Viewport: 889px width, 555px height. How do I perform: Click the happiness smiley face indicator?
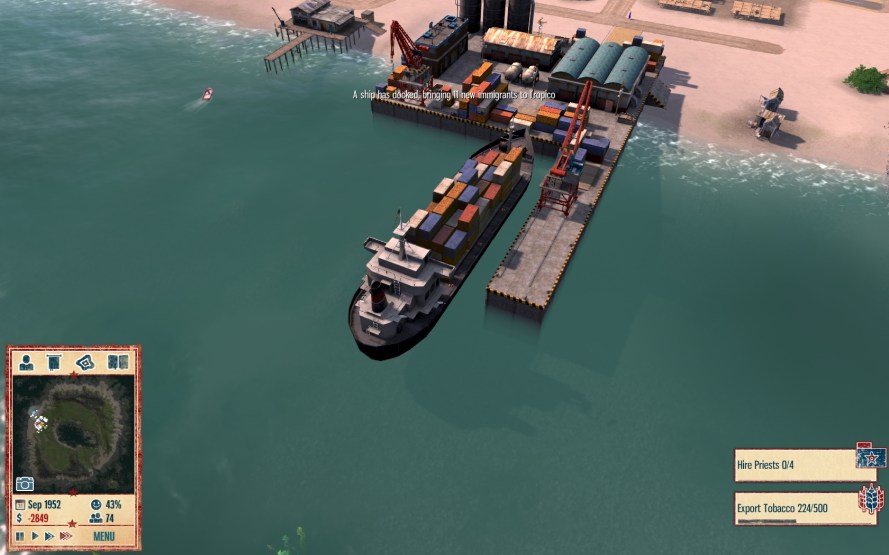(x=96, y=505)
